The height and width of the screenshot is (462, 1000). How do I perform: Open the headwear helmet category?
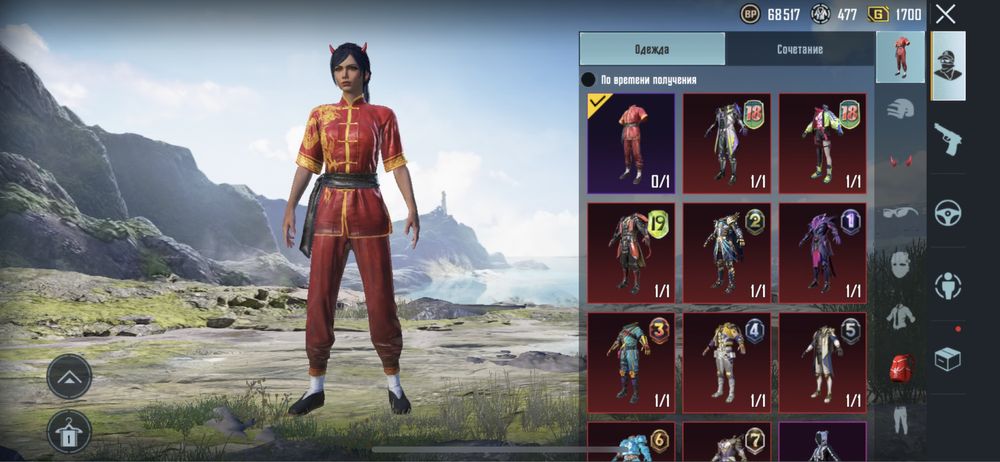pos(901,108)
